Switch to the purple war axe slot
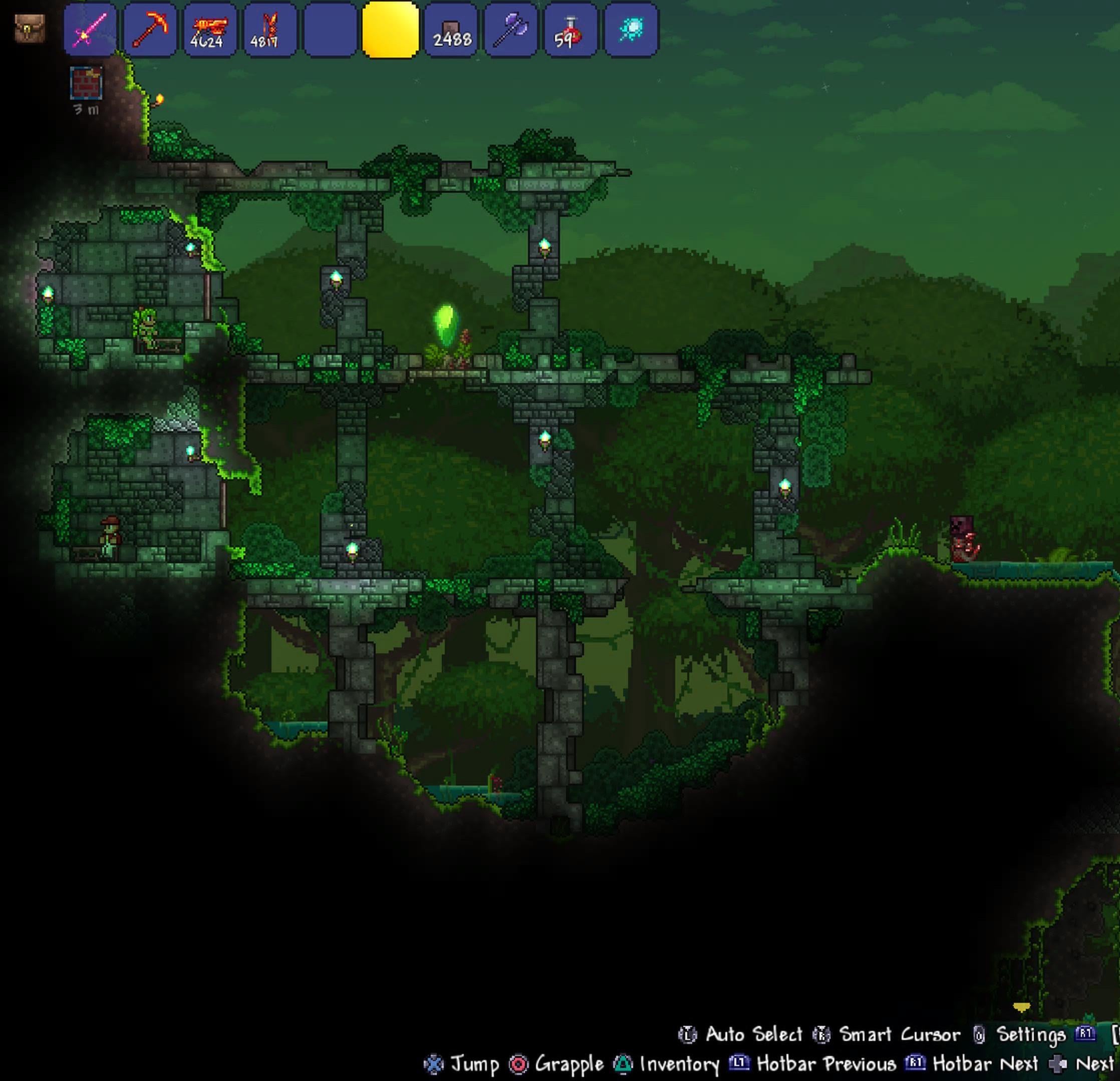The height and width of the screenshot is (1081, 1120). pos(511,30)
